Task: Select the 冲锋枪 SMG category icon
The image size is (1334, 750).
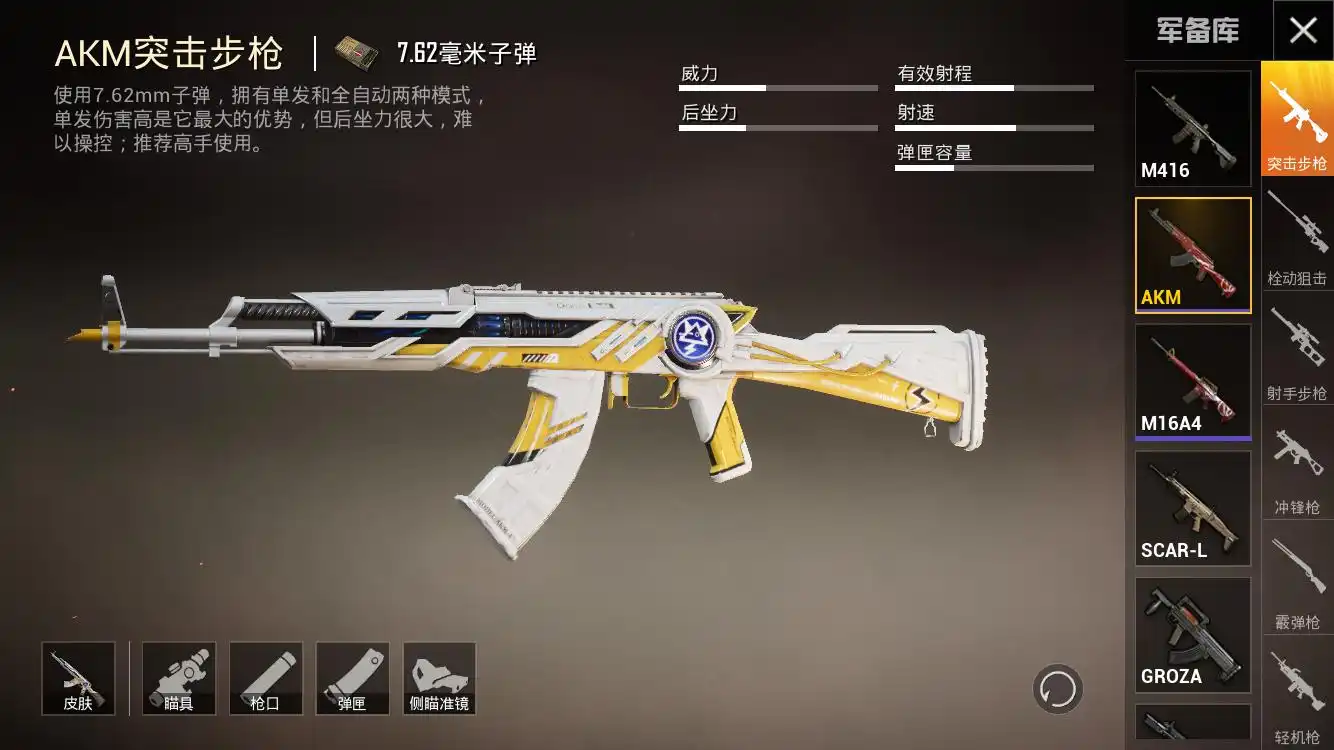Action: pyautogui.click(x=1296, y=465)
